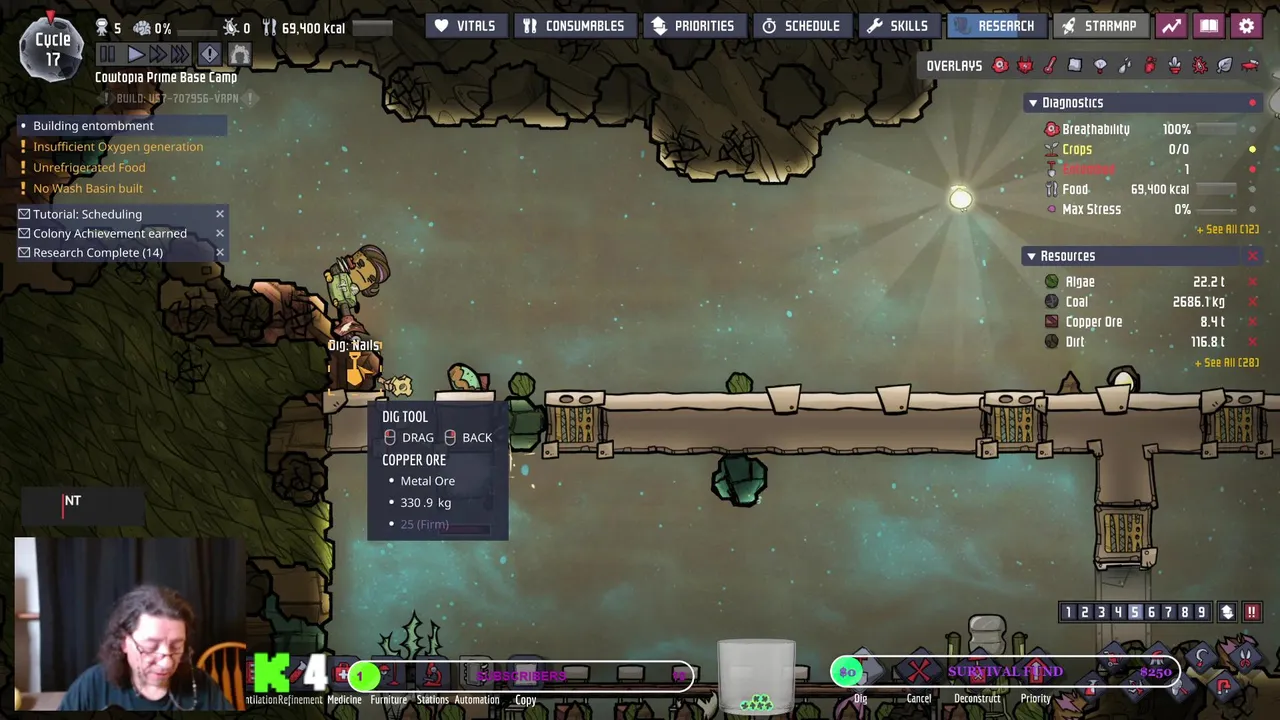The image size is (1280, 720).
Task: Collapse the Diagnostics panel
Action: 1033,103
